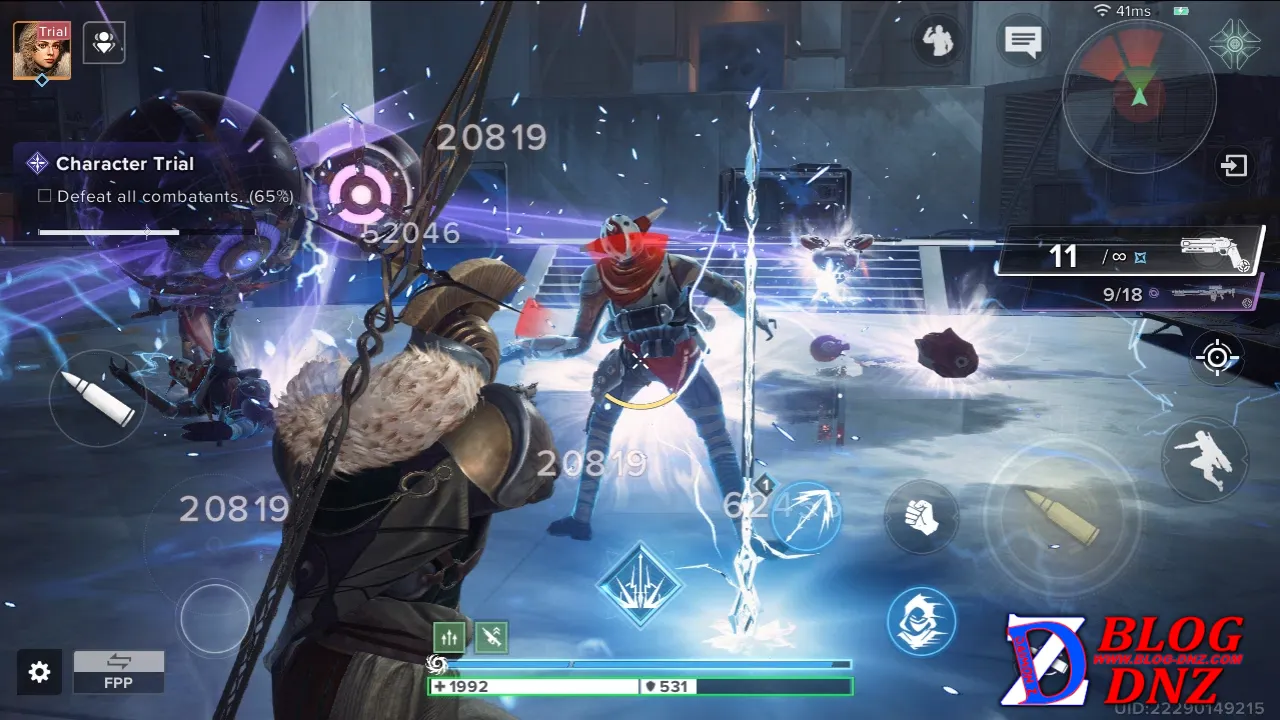
Task: Tap the white bullet fire button
Action: [x=98, y=397]
